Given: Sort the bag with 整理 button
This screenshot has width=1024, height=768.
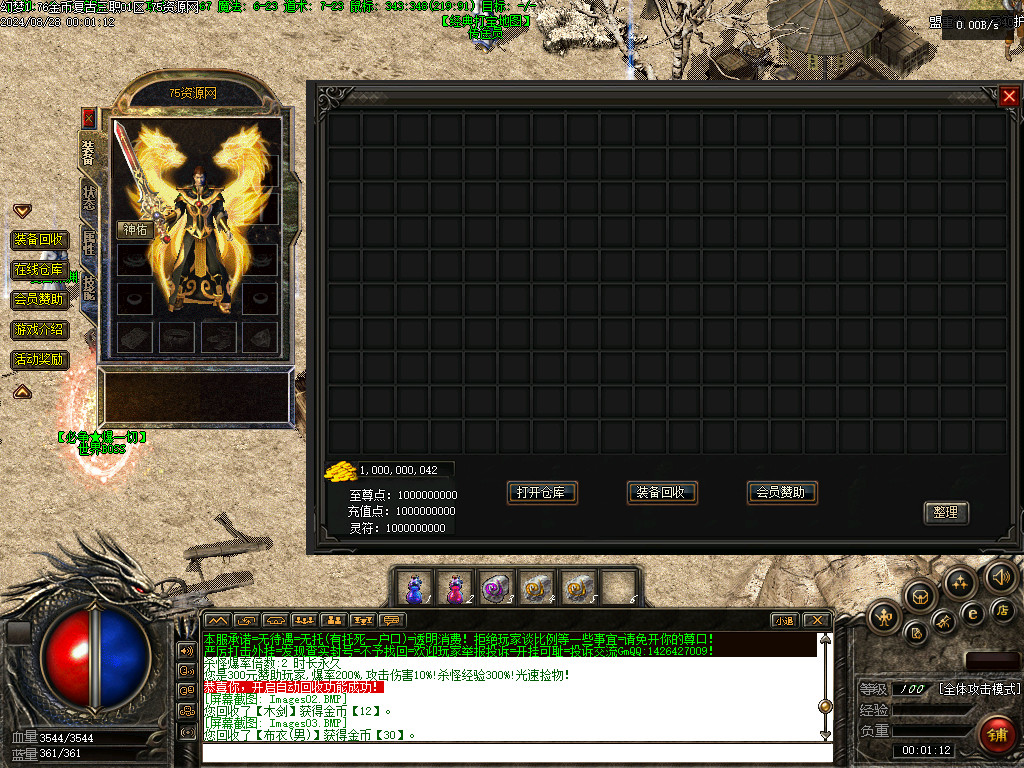Looking at the screenshot, I should (945, 512).
